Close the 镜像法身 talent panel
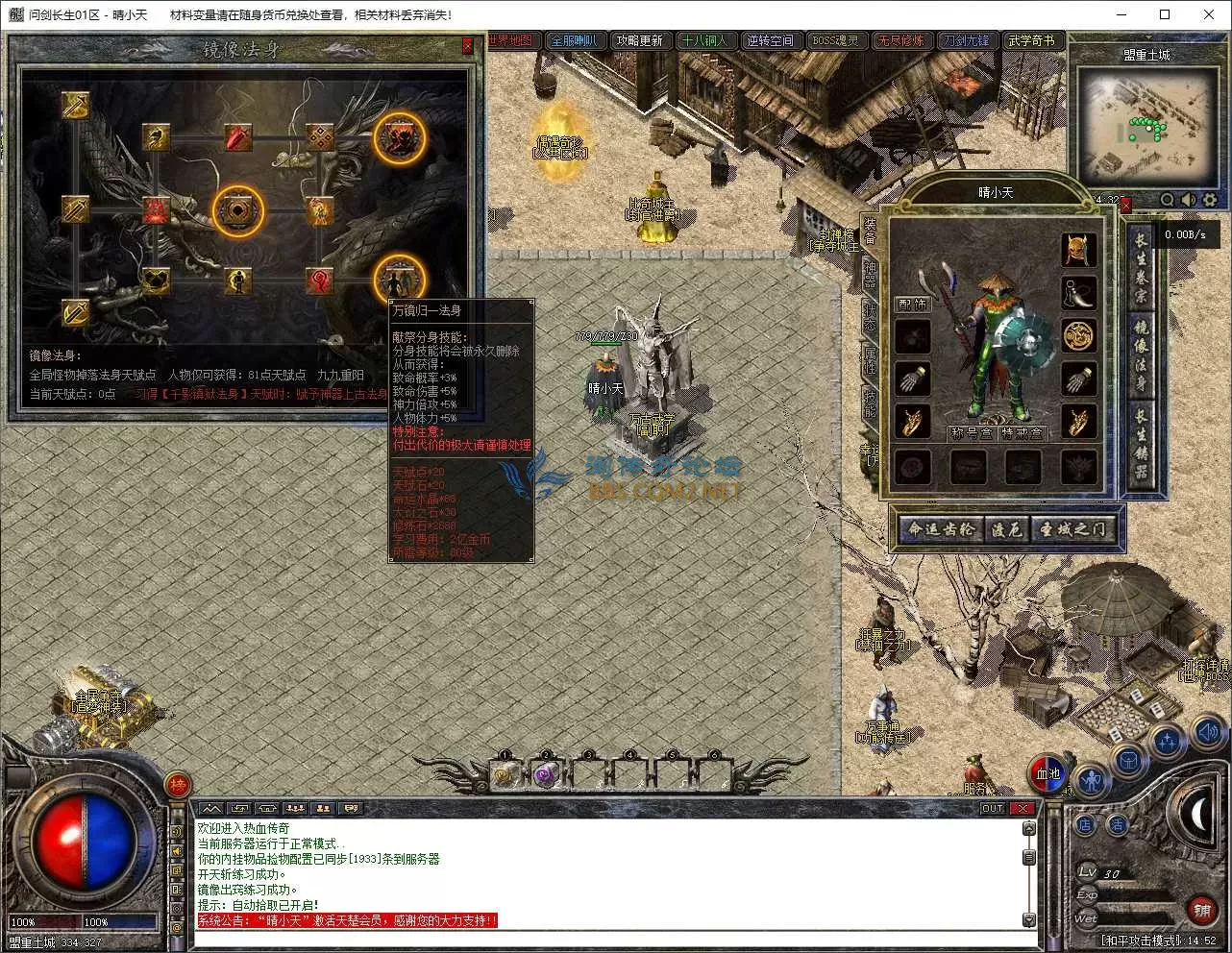Viewport: 1232px width, 953px height. [x=467, y=46]
